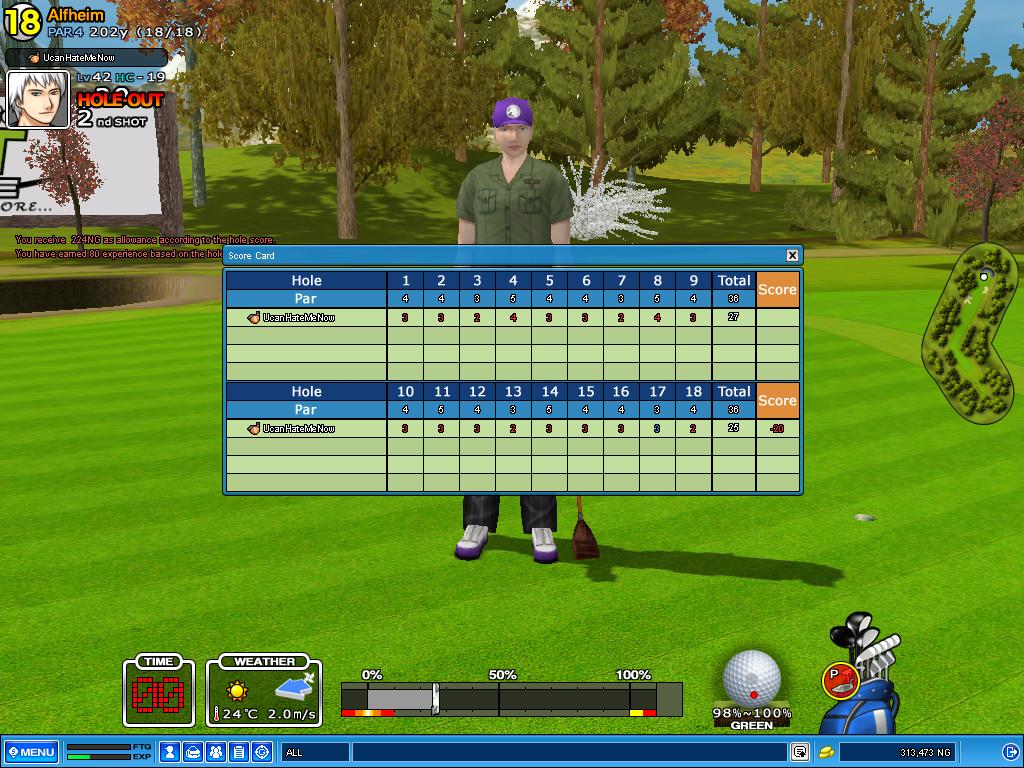Click the chat text input box

tap(568, 752)
